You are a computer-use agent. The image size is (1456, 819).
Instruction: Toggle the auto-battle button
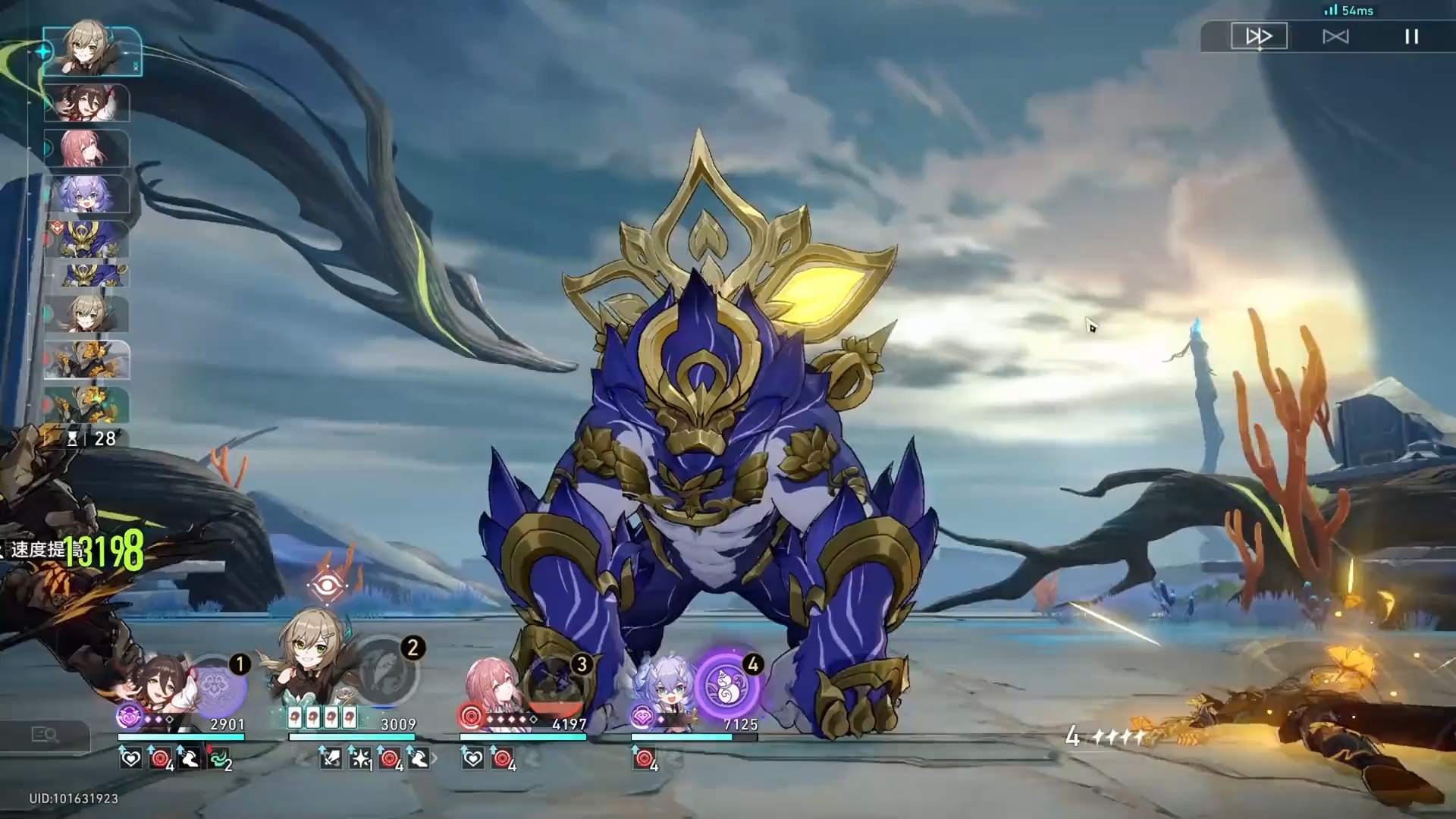tap(1335, 36)
